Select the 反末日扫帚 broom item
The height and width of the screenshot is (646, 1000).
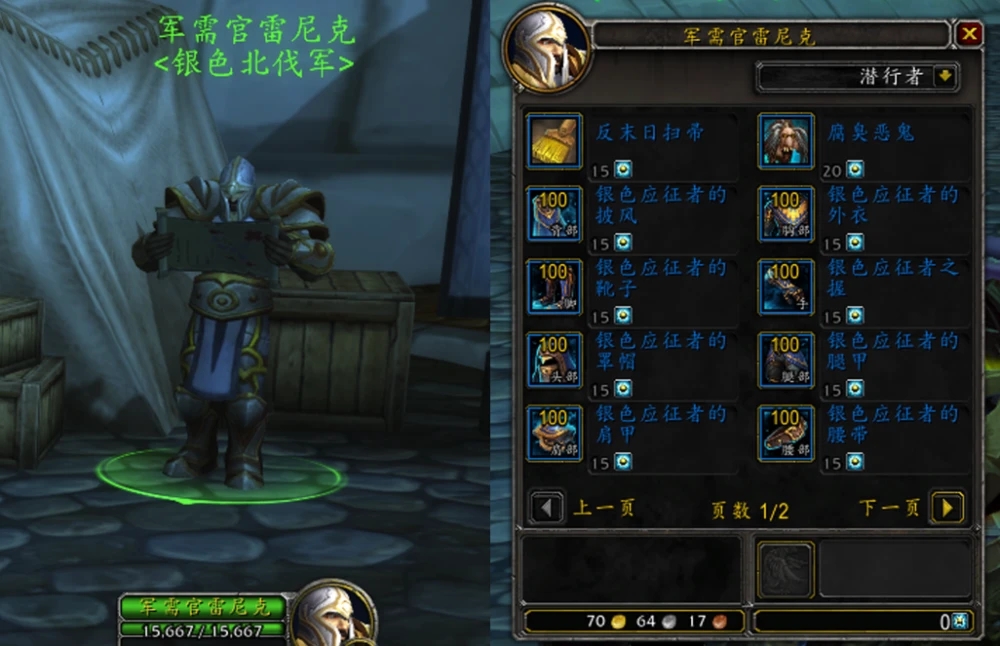[555, 141]
